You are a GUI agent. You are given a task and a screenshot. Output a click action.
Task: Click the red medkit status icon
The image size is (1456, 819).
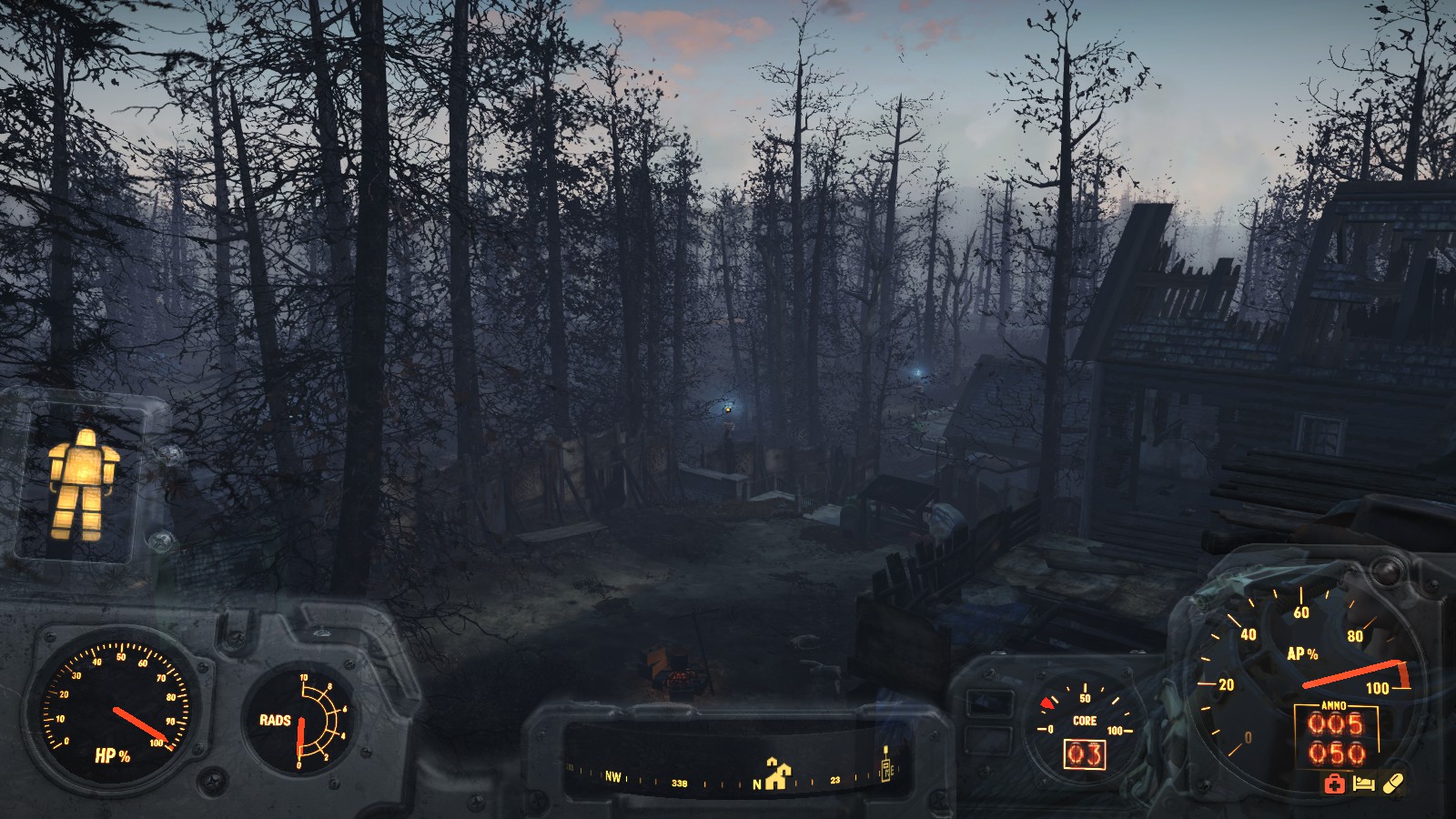point(1334,784)
